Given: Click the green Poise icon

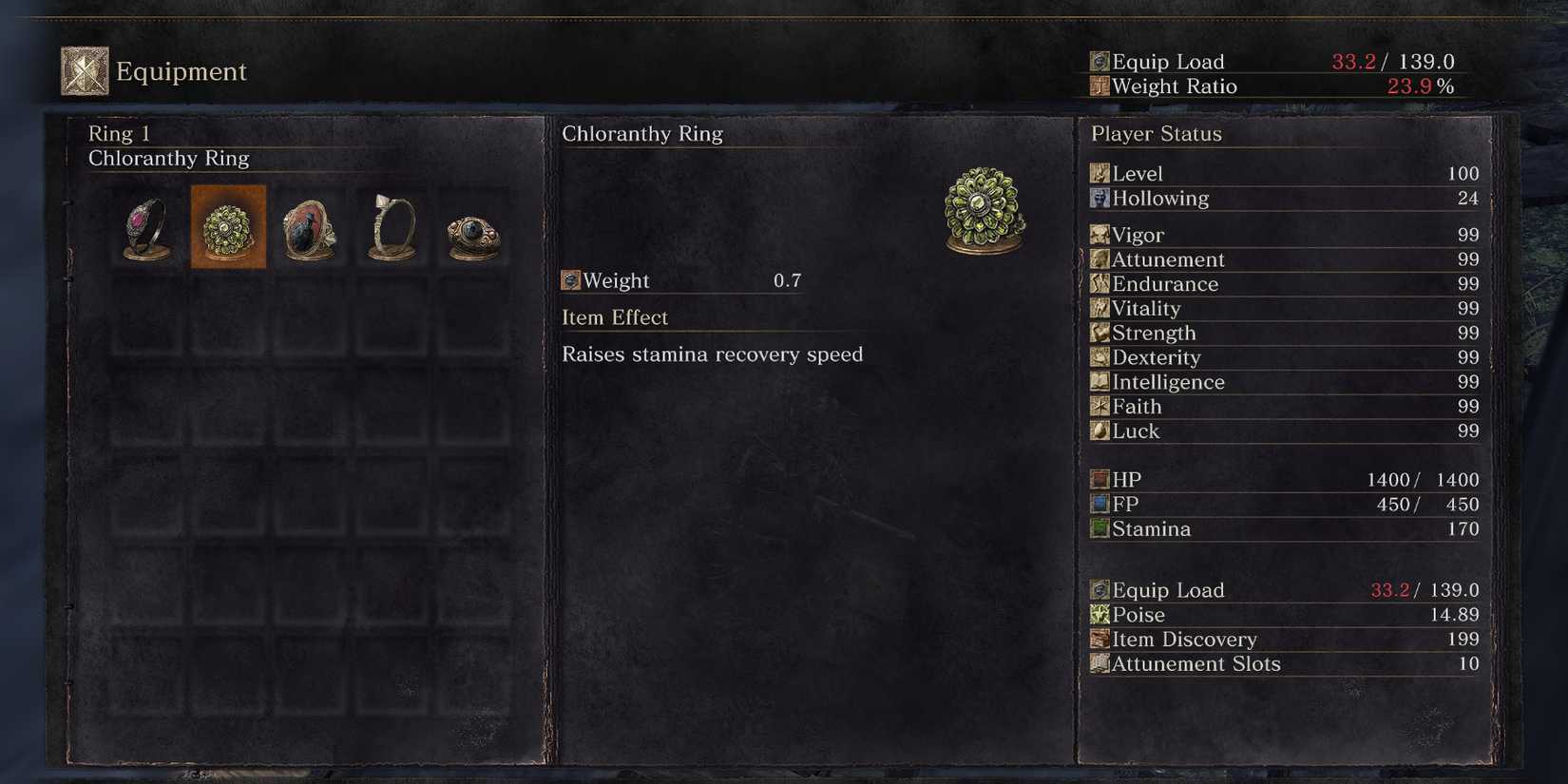Looking at the screenshot, I should [x=1100, y=615].
